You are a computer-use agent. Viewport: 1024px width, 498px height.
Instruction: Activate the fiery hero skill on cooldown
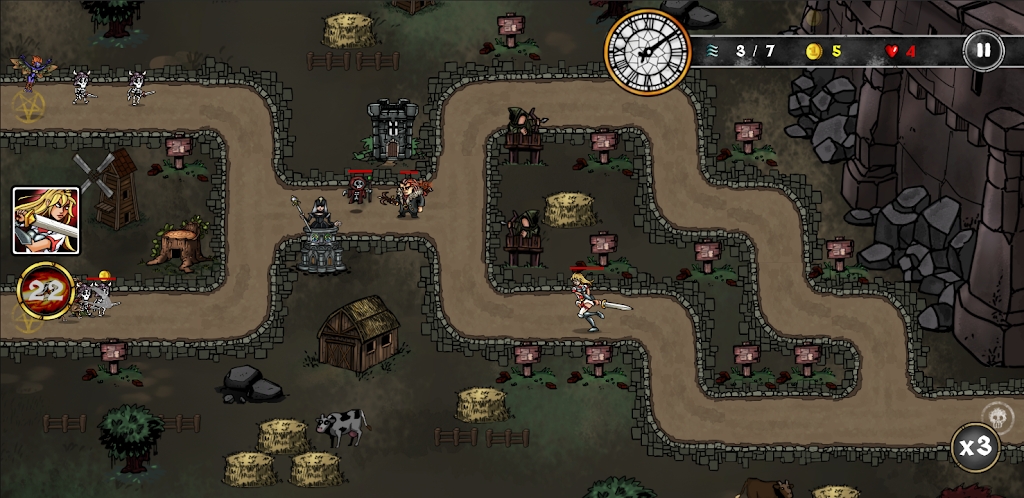(x=45, y=291)
